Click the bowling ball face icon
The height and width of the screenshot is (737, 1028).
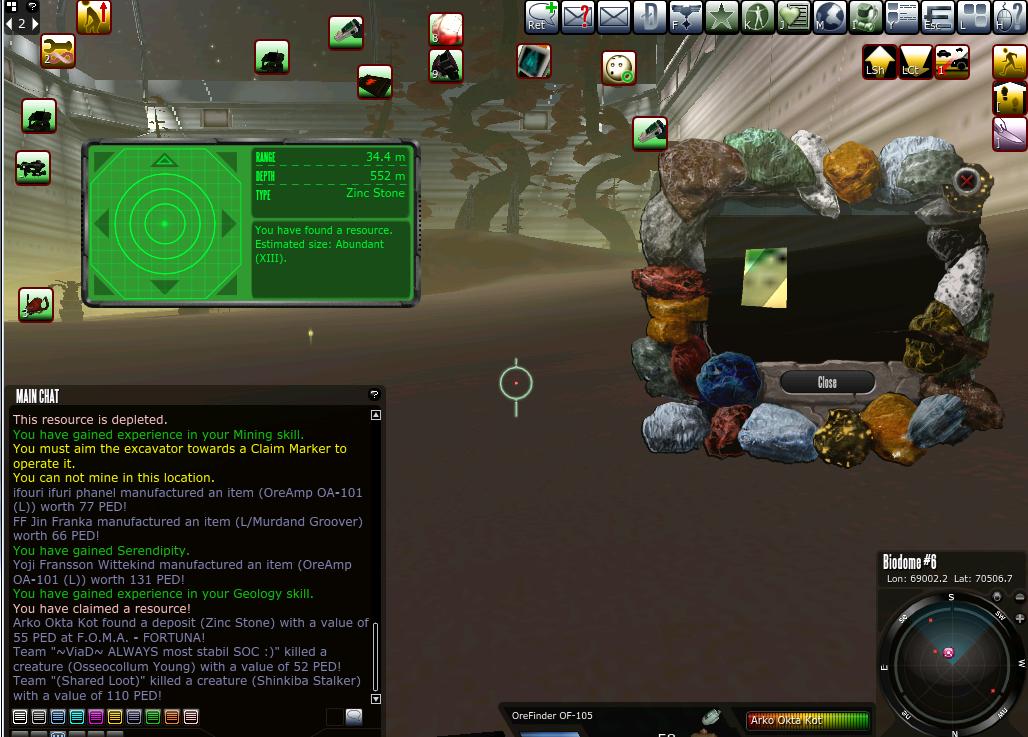click(x=619, y=68)
